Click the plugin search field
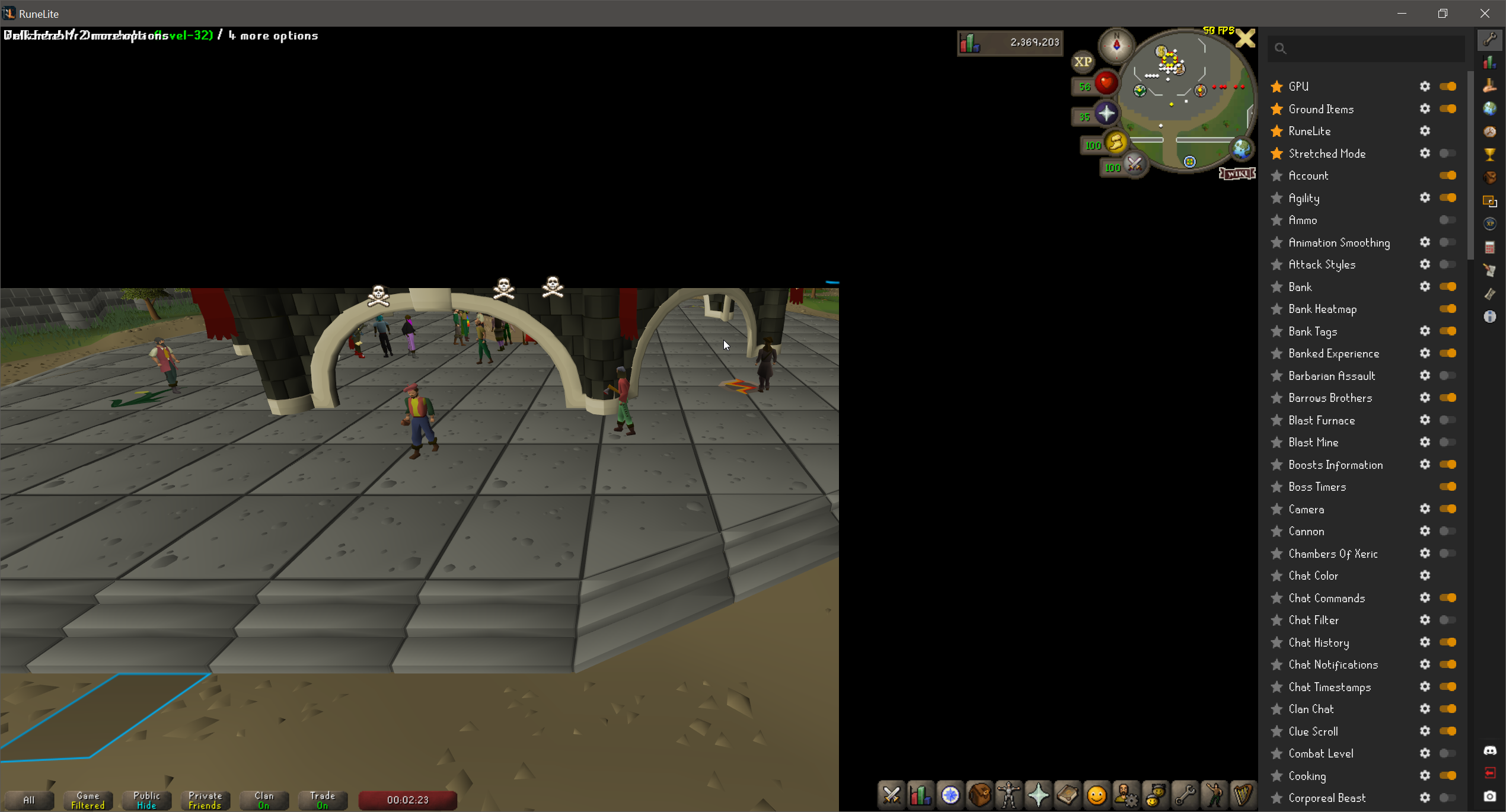This screenshot has height=812, width=1506. click(1364, 49)
